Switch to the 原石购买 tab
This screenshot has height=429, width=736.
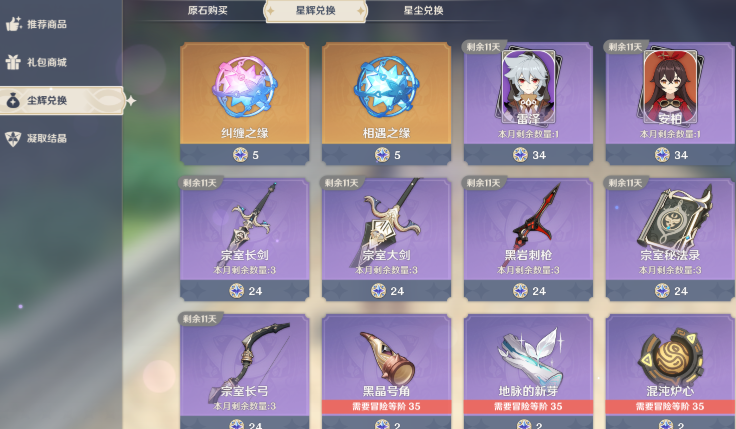pyautogui.click(x=208, y=11)
